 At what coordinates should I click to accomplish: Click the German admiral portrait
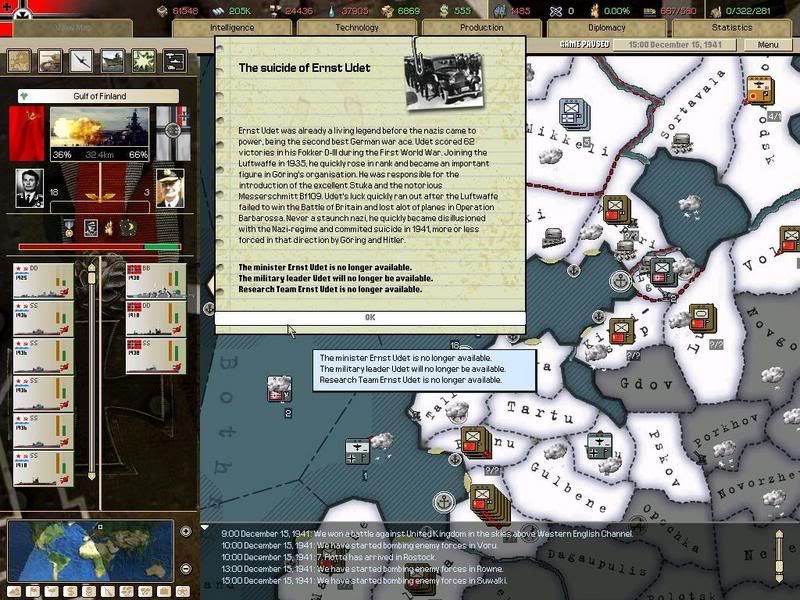[x=169, y=187]
